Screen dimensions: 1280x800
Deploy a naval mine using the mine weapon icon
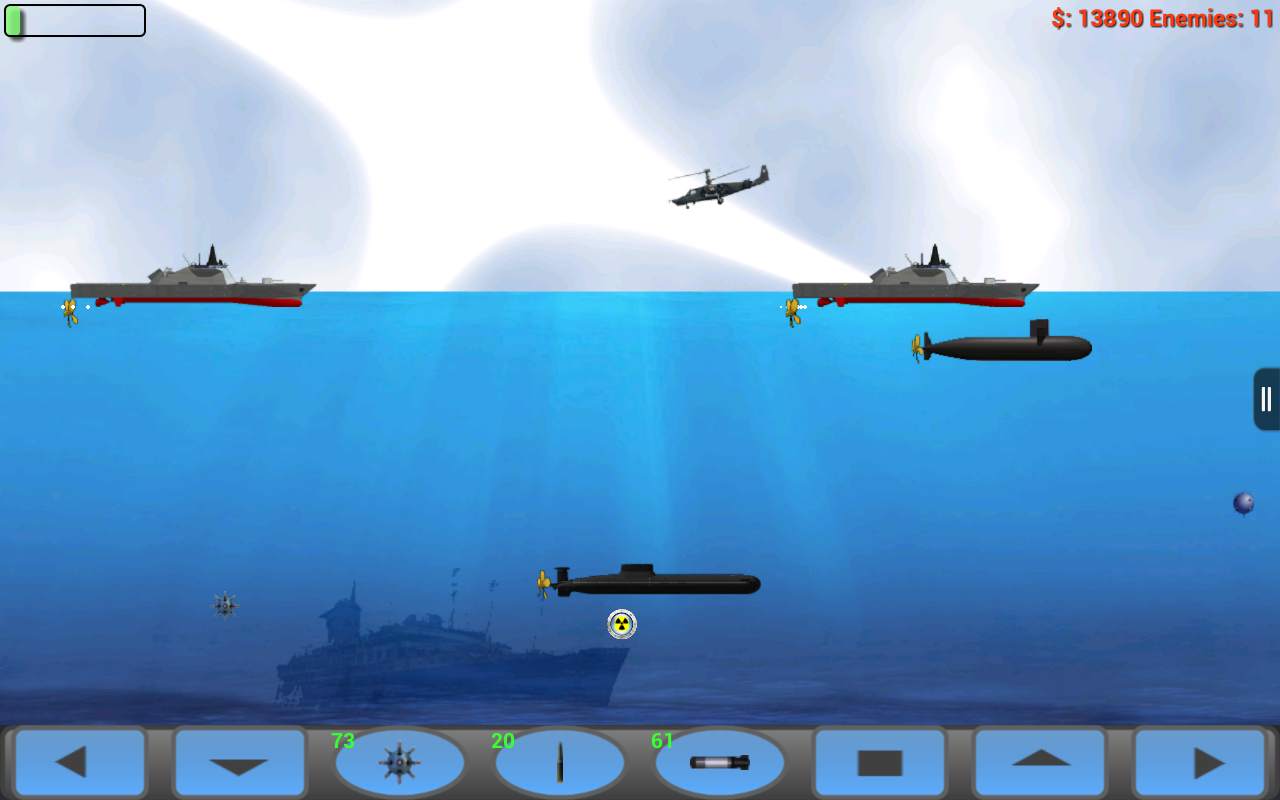click(400, 763)
